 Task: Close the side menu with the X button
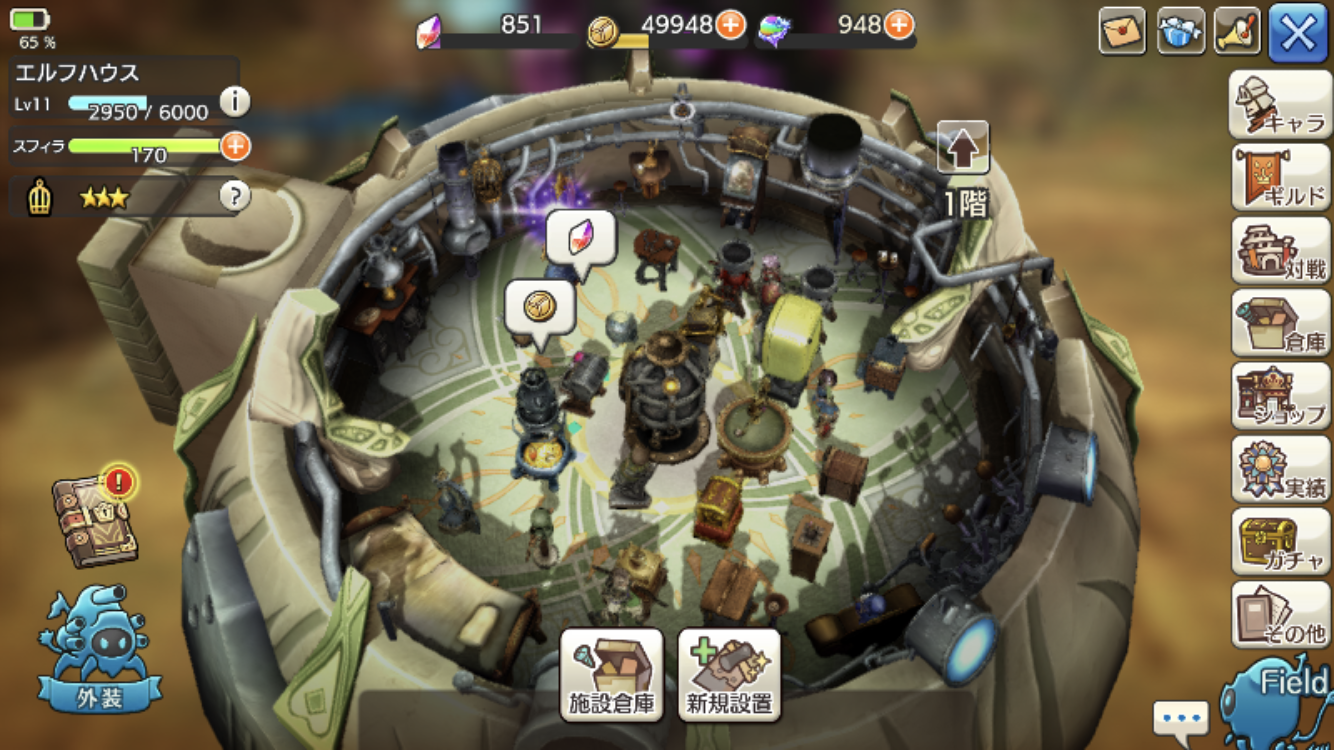[1298, 33]
